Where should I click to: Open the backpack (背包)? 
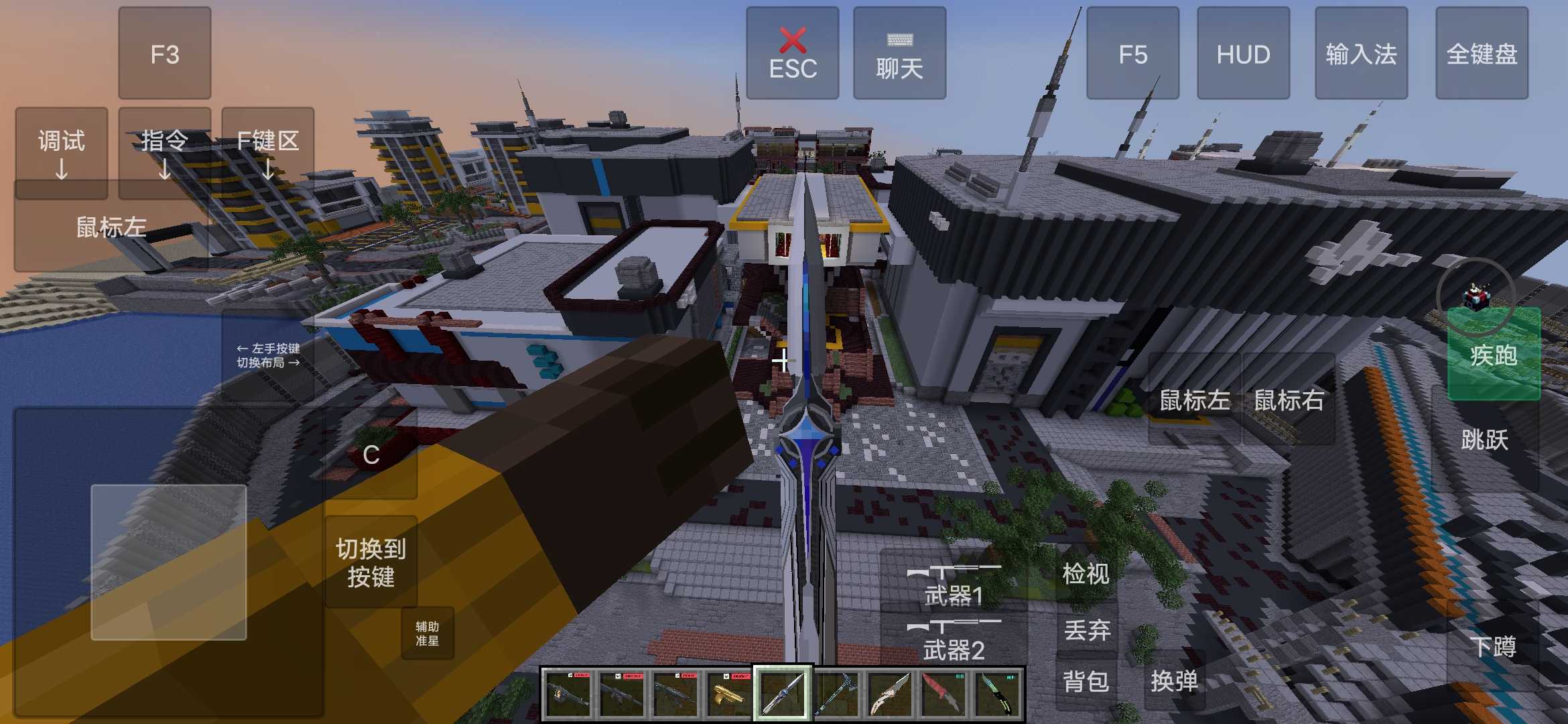point(1086,682)
